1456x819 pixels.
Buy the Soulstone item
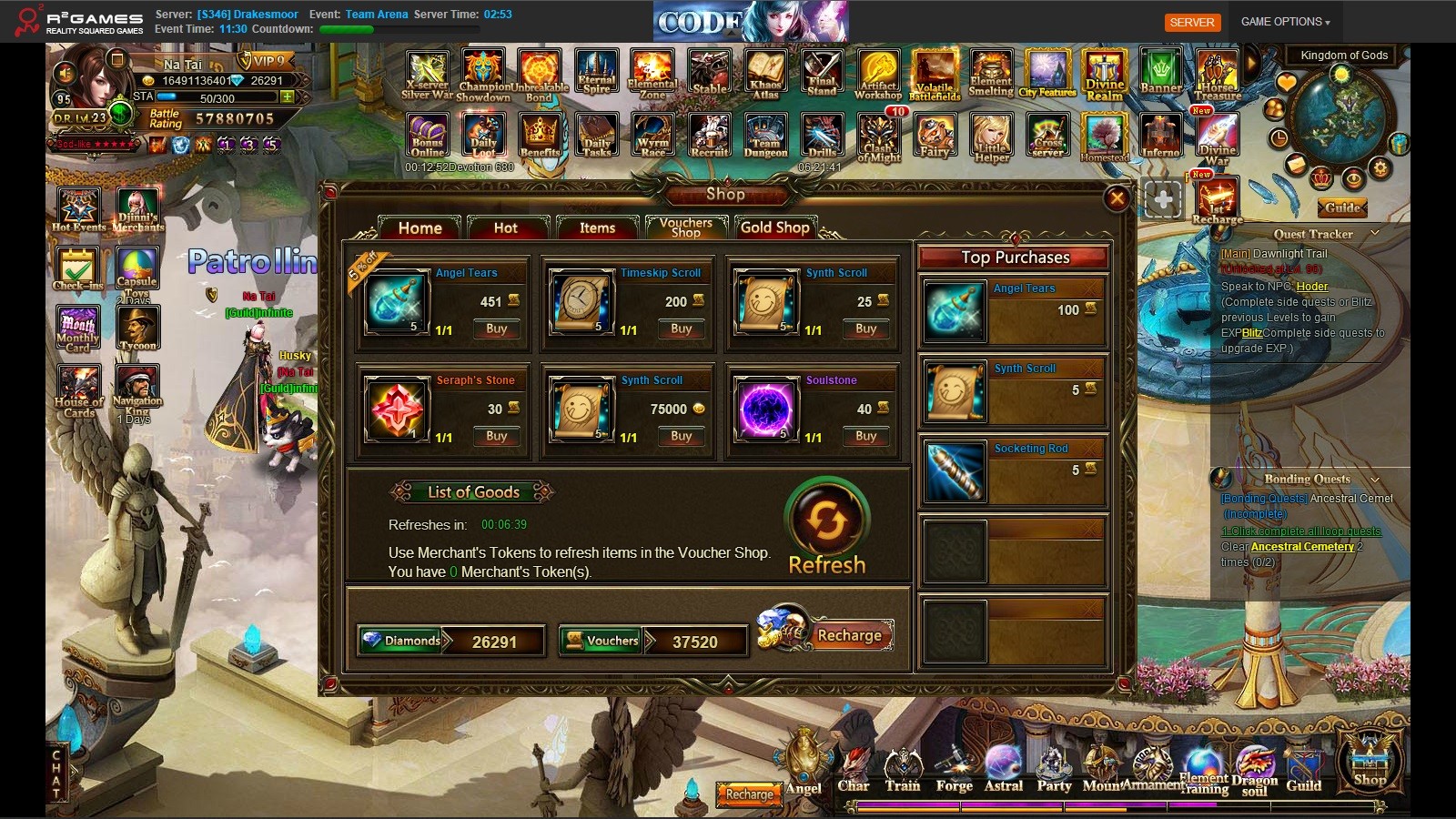(865, 436)
